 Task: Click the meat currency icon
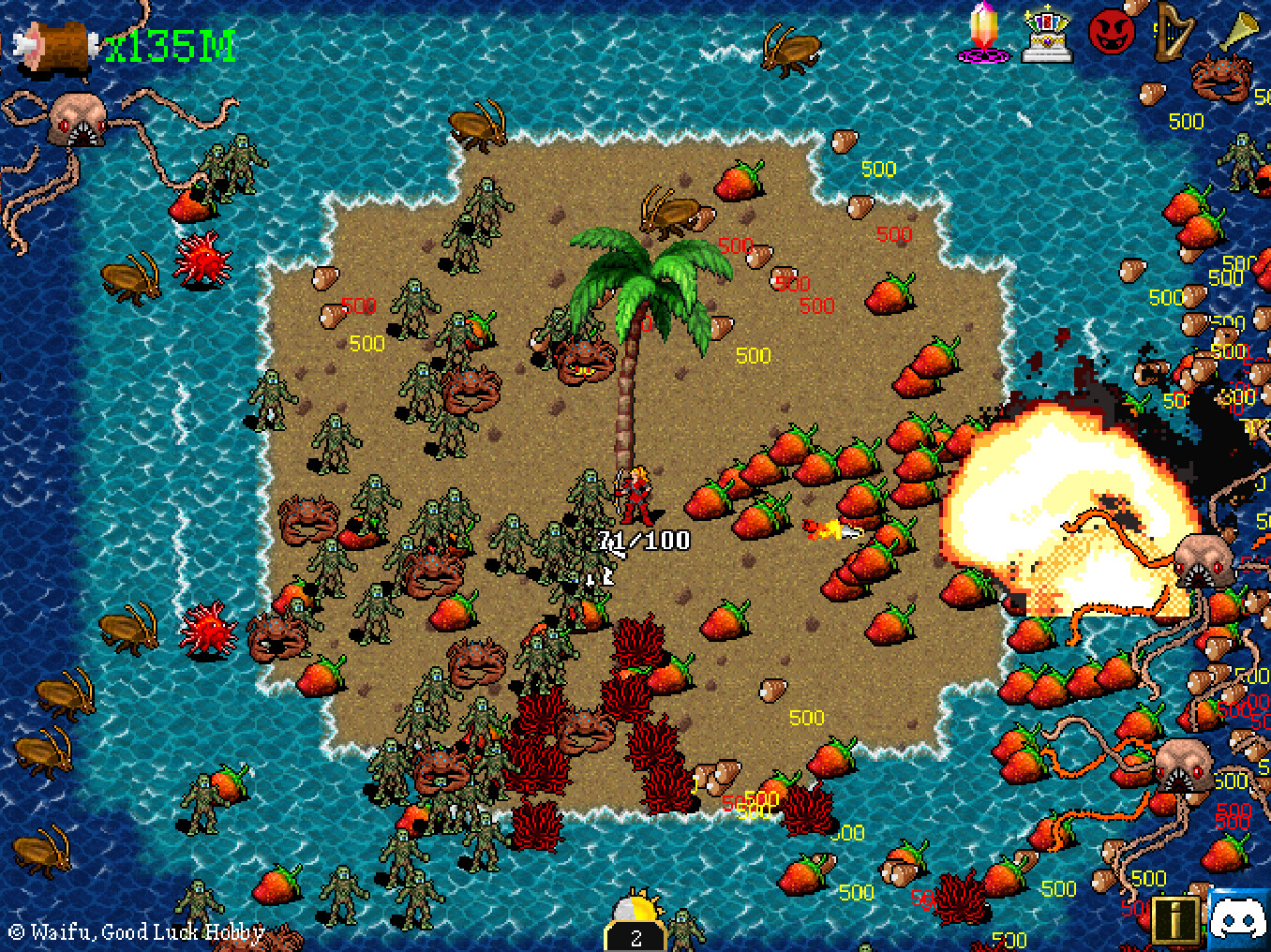pyautogui.click(x=56, y=44)
